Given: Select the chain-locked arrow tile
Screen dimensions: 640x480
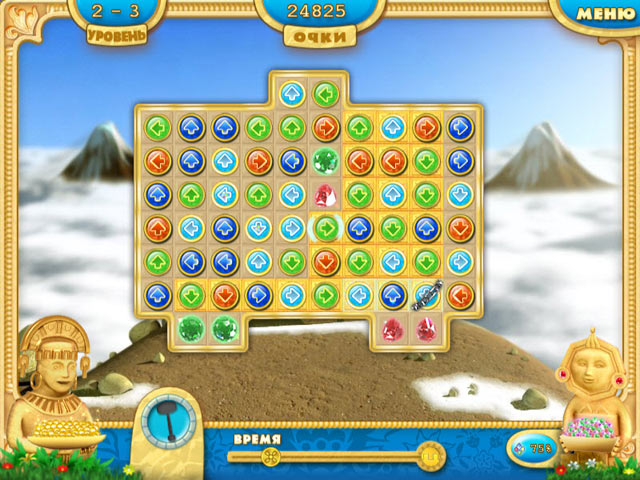Looking at the screenshot, I should (x=426, y=295).
